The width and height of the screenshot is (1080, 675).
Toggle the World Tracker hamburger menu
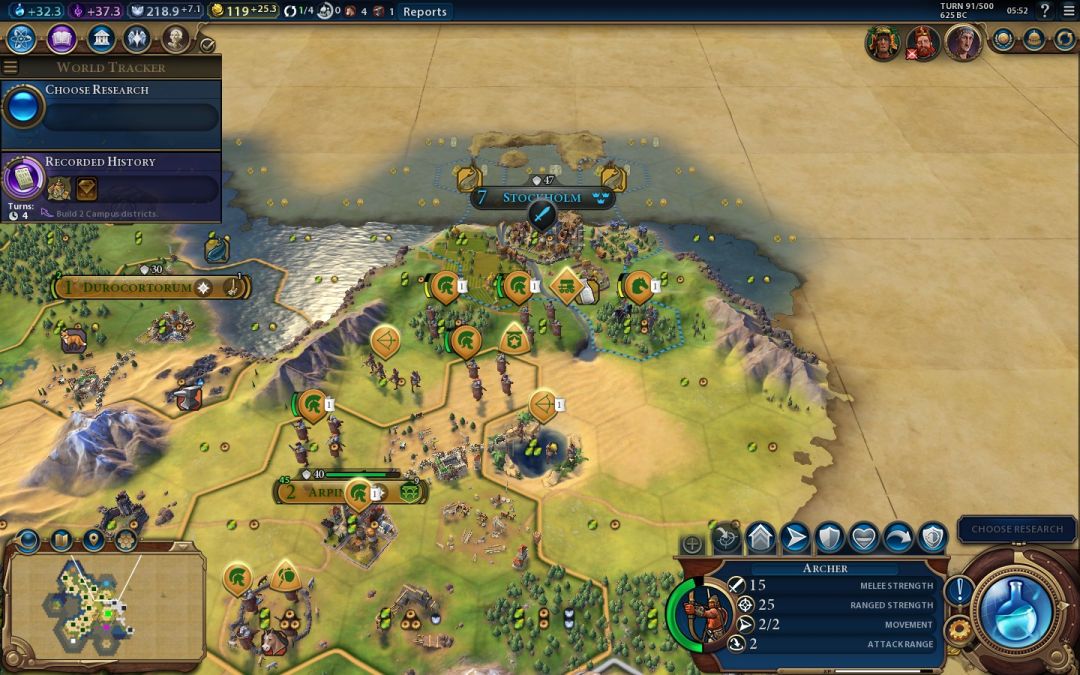tap(10, 67)
